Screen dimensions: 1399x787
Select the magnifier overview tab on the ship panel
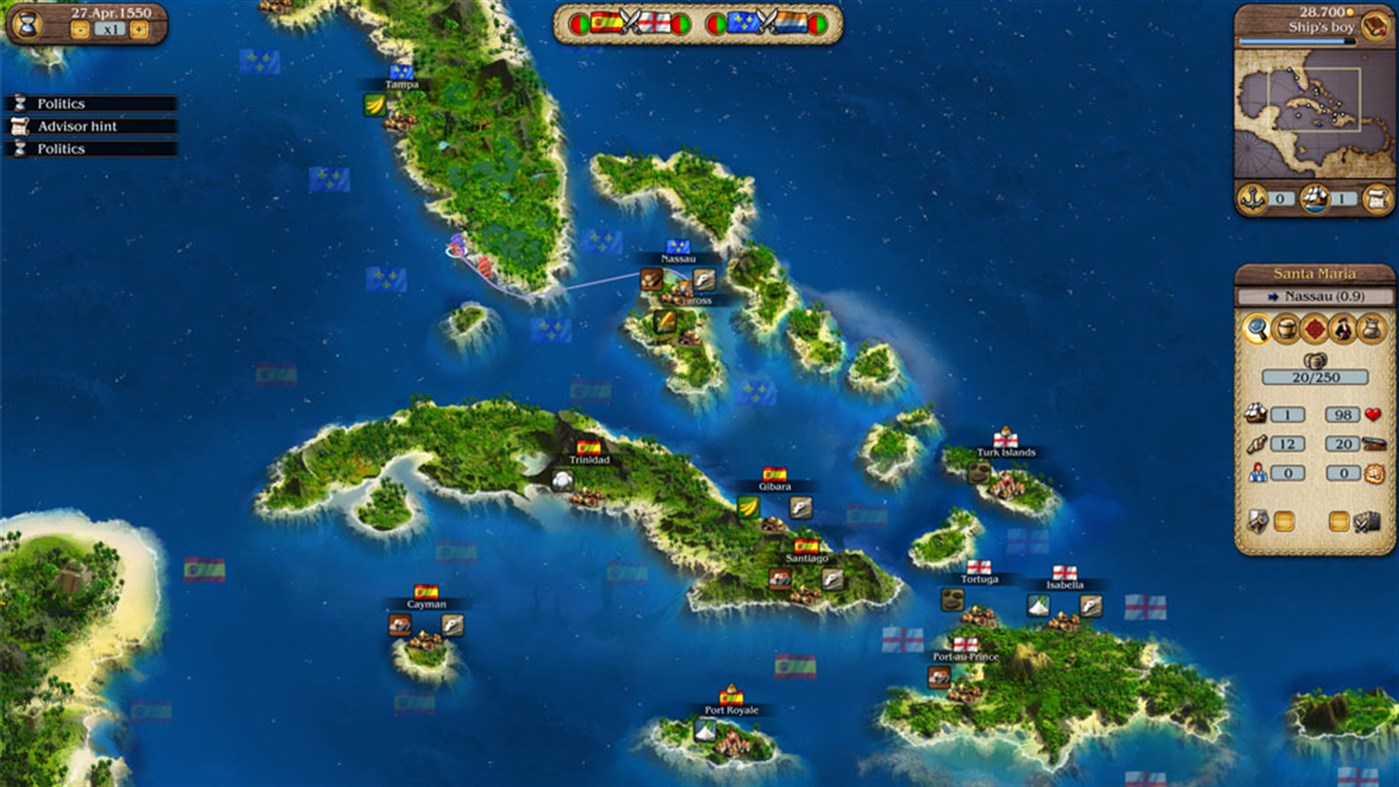tap(1257, 330)
